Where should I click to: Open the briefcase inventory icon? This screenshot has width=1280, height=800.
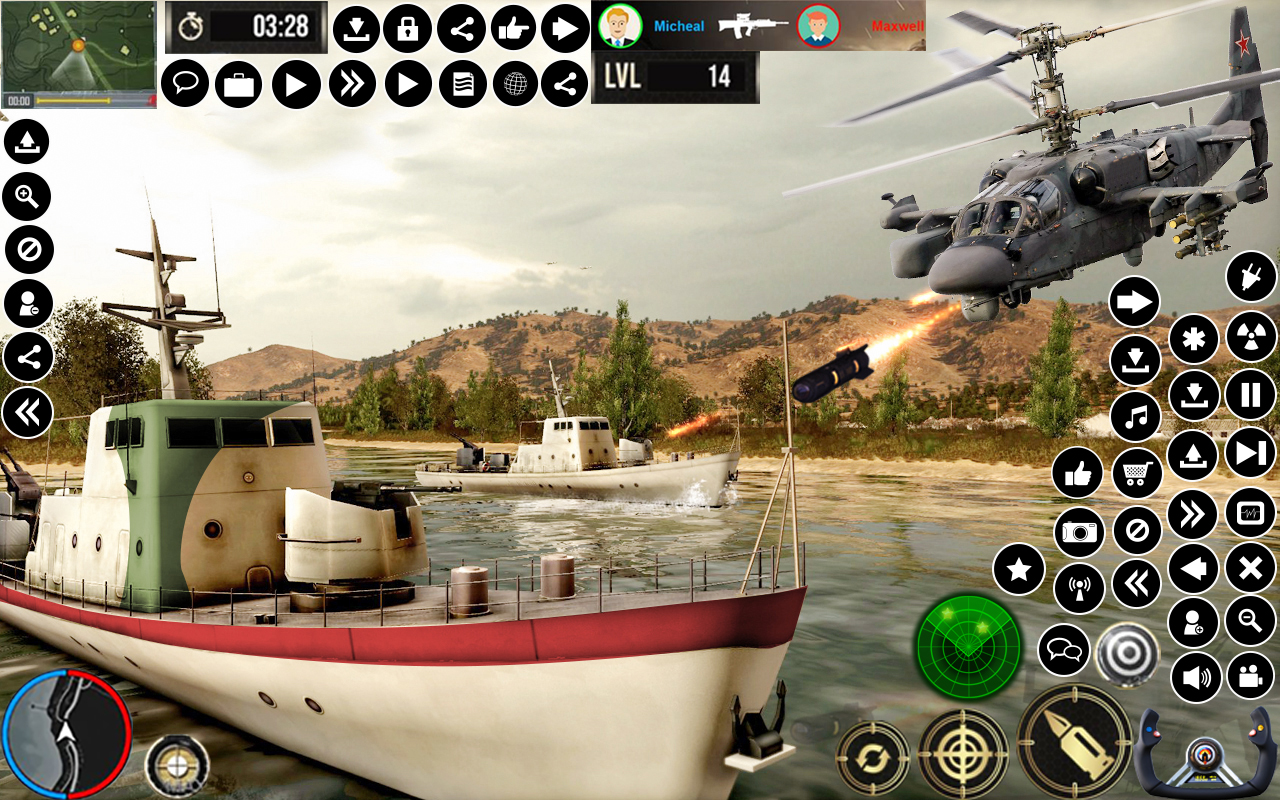237,83
